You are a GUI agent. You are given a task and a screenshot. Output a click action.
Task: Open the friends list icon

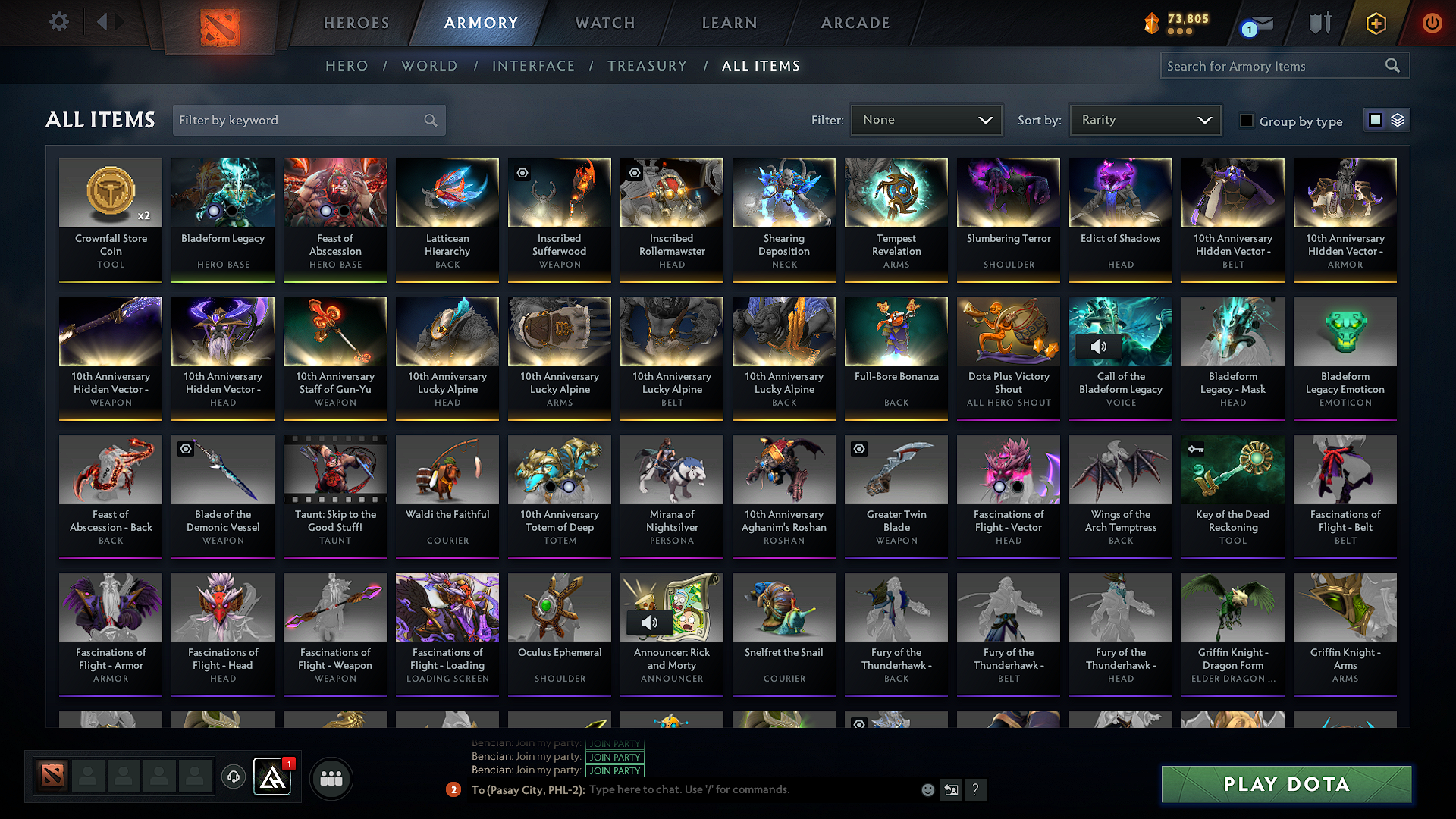(331, 777)
